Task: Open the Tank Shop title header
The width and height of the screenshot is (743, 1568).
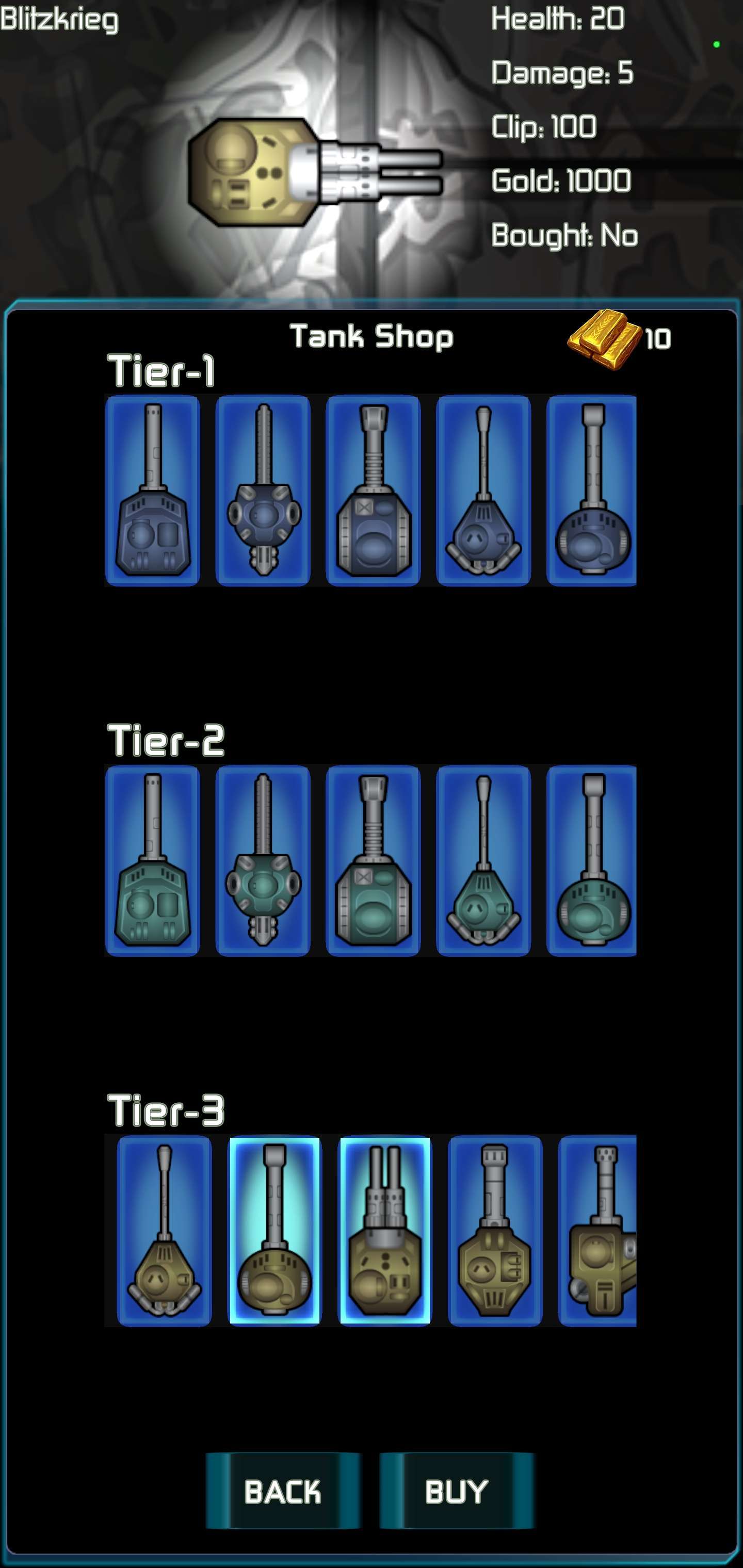Action: [372, 336]
